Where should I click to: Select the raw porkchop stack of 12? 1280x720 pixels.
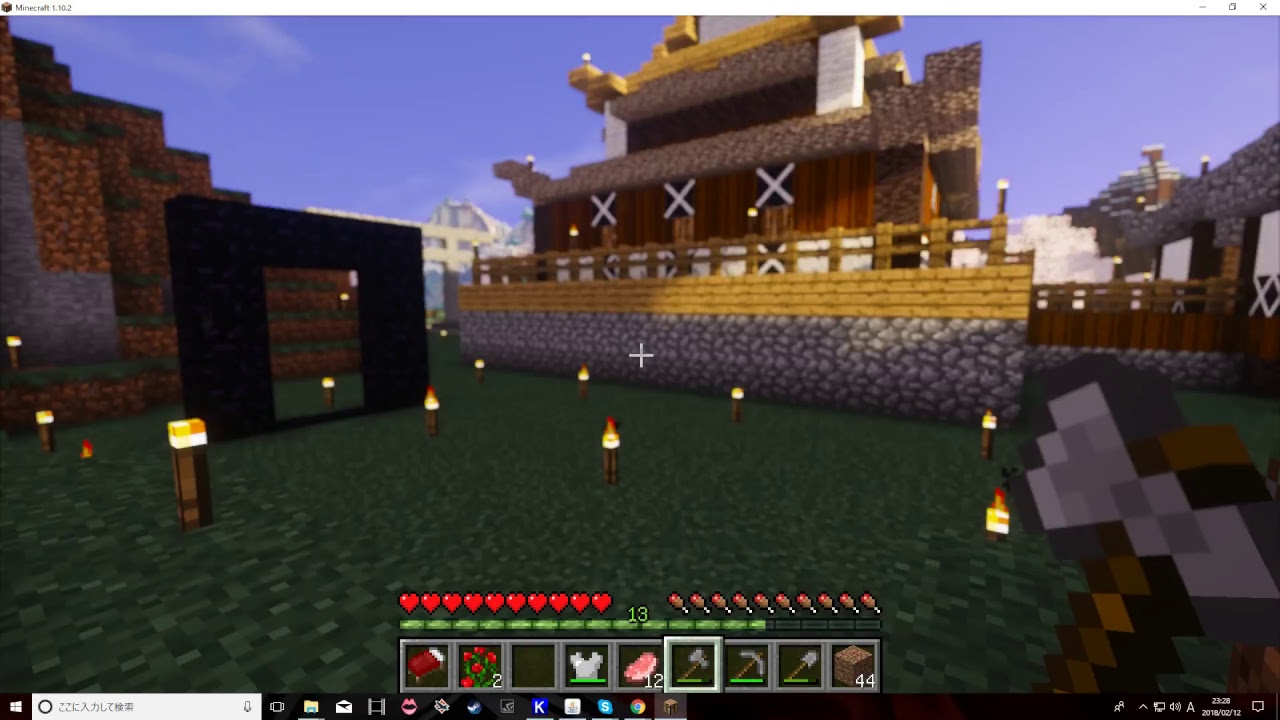click(x=640, y=665)
